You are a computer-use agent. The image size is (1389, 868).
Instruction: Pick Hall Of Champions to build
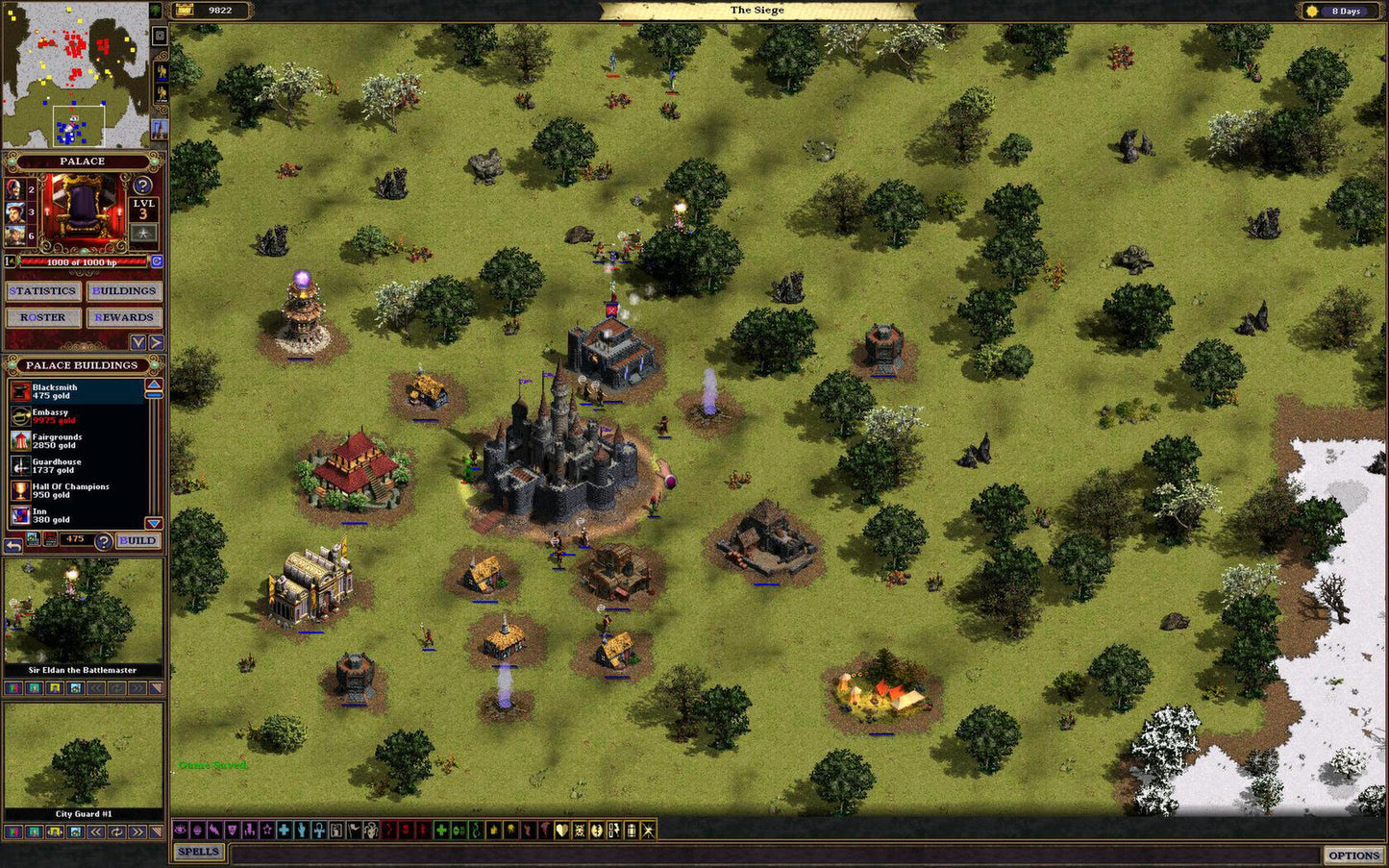coord(77,491)
